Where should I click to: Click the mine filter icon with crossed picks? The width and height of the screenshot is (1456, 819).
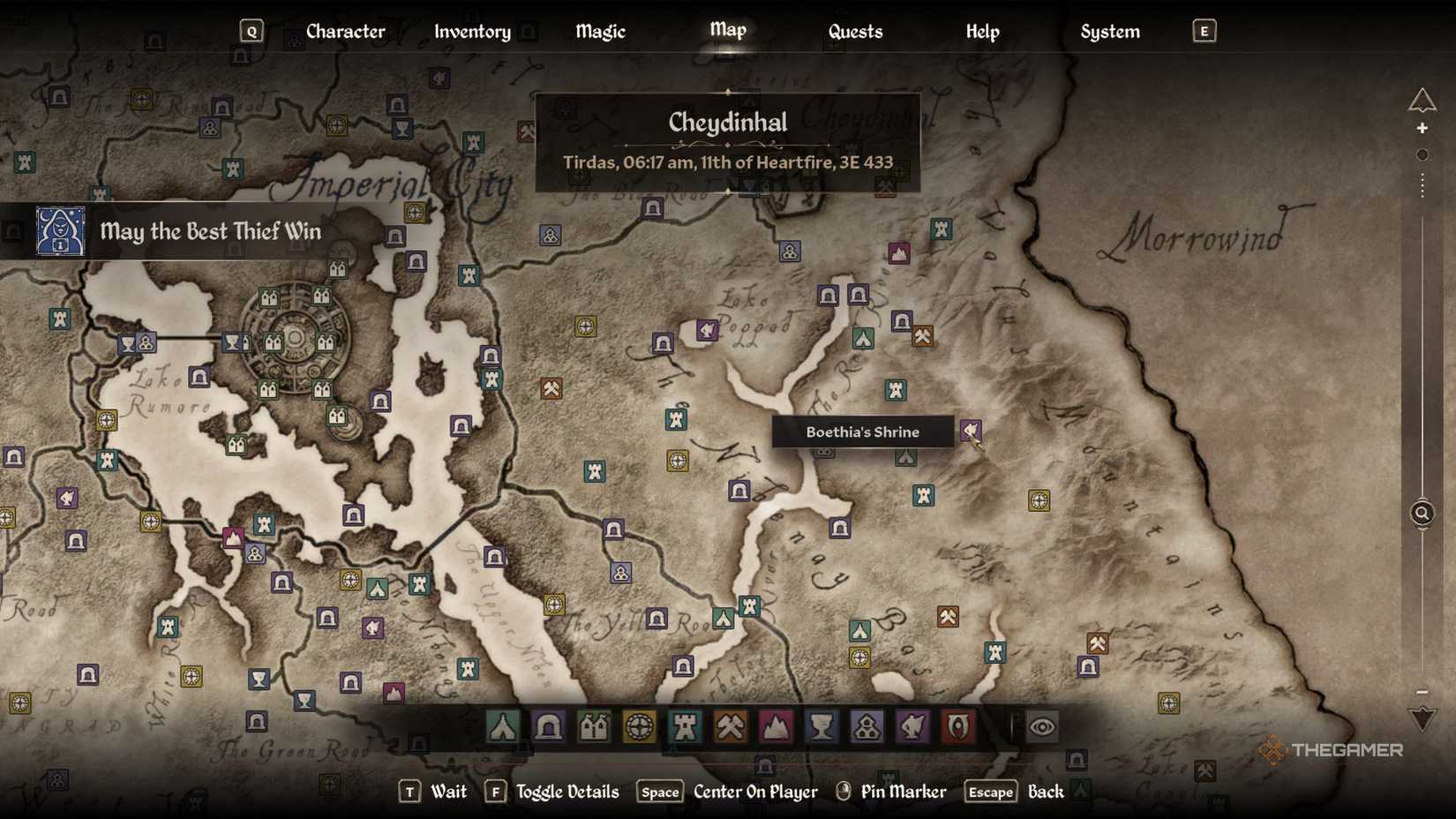[x=731, y=725]
